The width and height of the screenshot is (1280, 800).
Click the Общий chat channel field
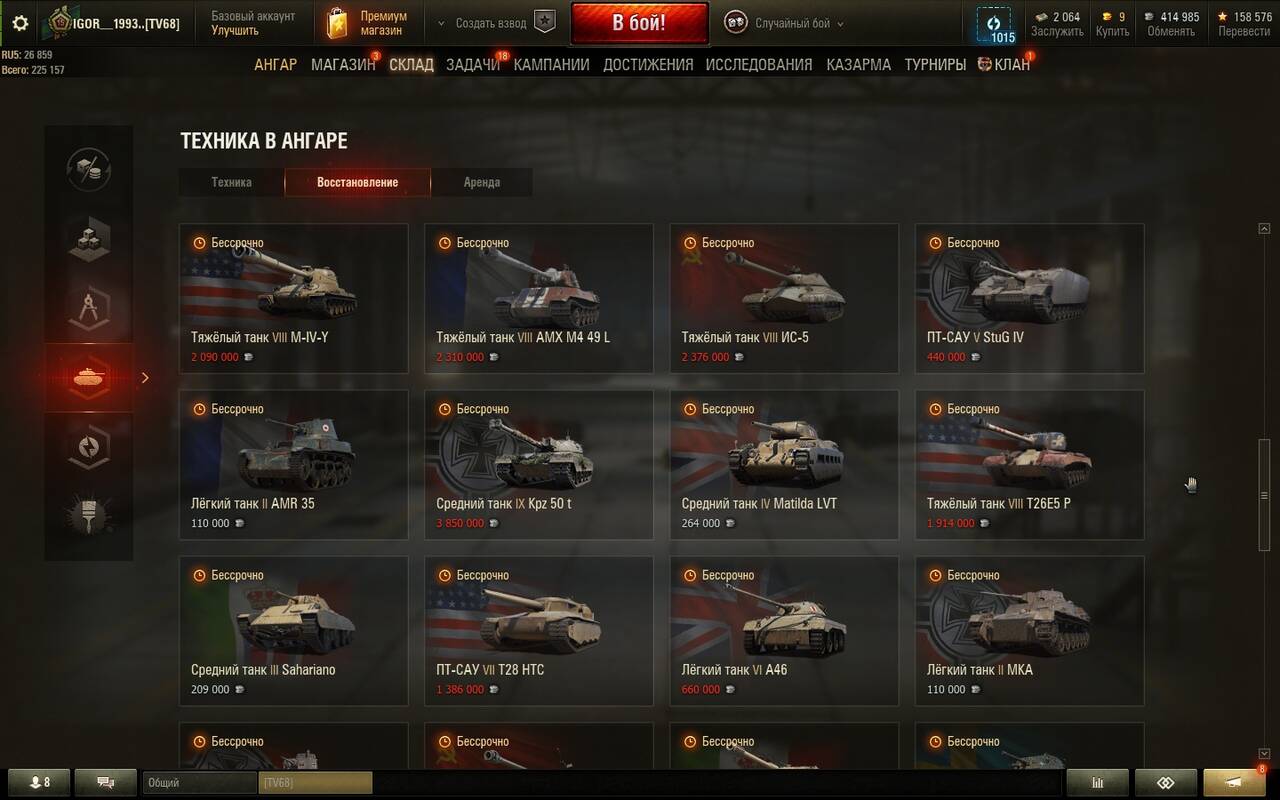point(199,782)
